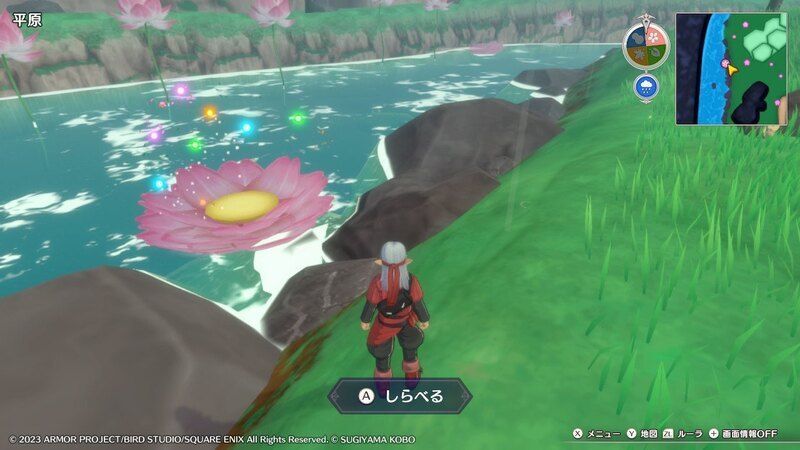
Task: Click the four-season wheel indicator
Action: click(646, 45)
